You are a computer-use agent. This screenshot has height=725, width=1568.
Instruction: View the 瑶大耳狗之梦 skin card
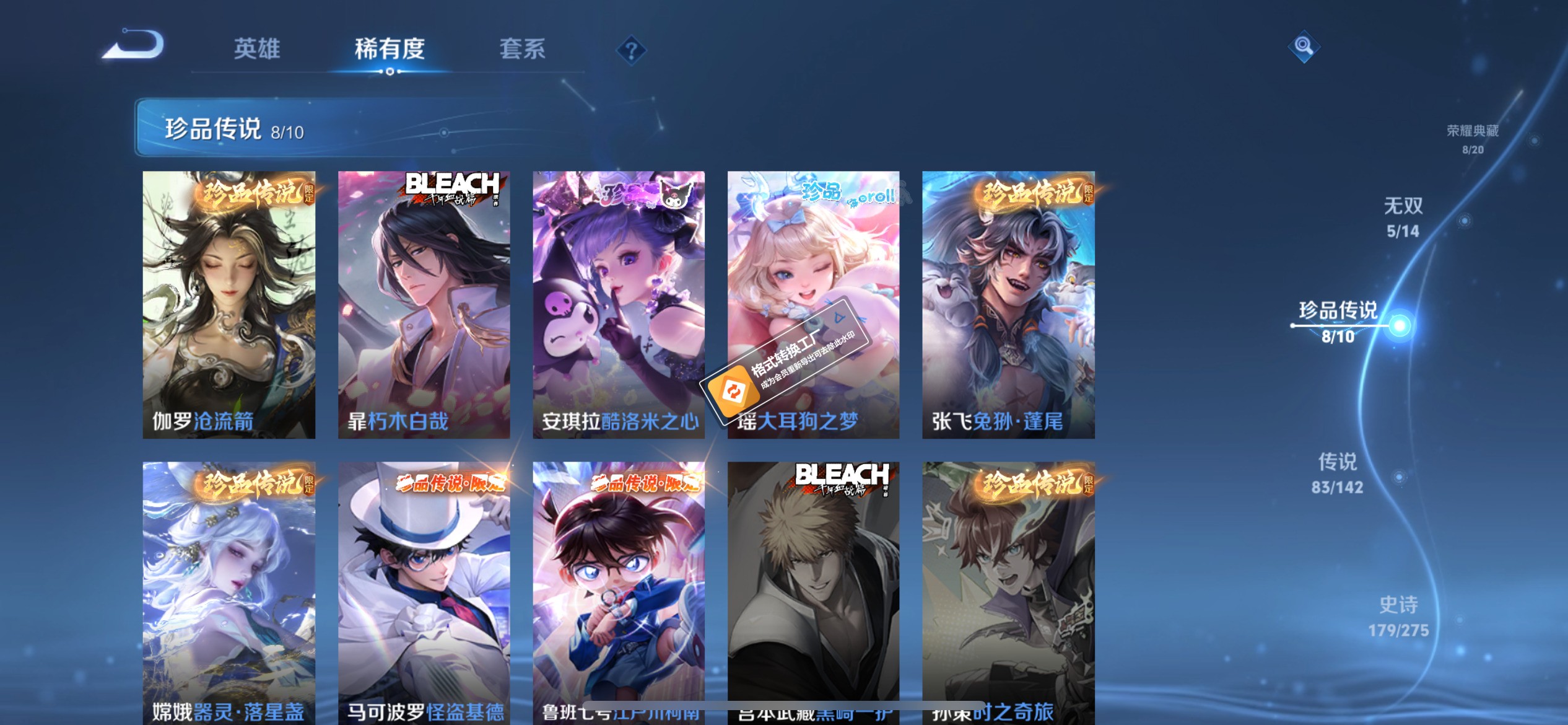(x=814, y=304)
